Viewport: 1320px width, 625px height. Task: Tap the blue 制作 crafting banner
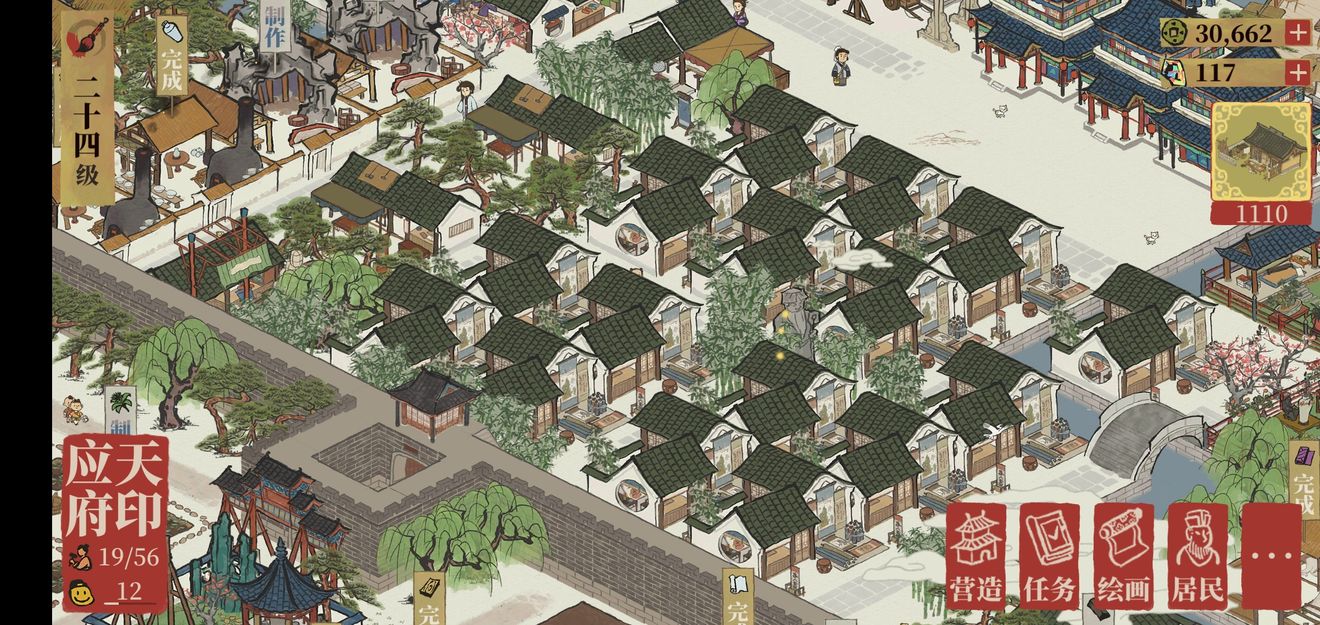[x=275, y=25]
